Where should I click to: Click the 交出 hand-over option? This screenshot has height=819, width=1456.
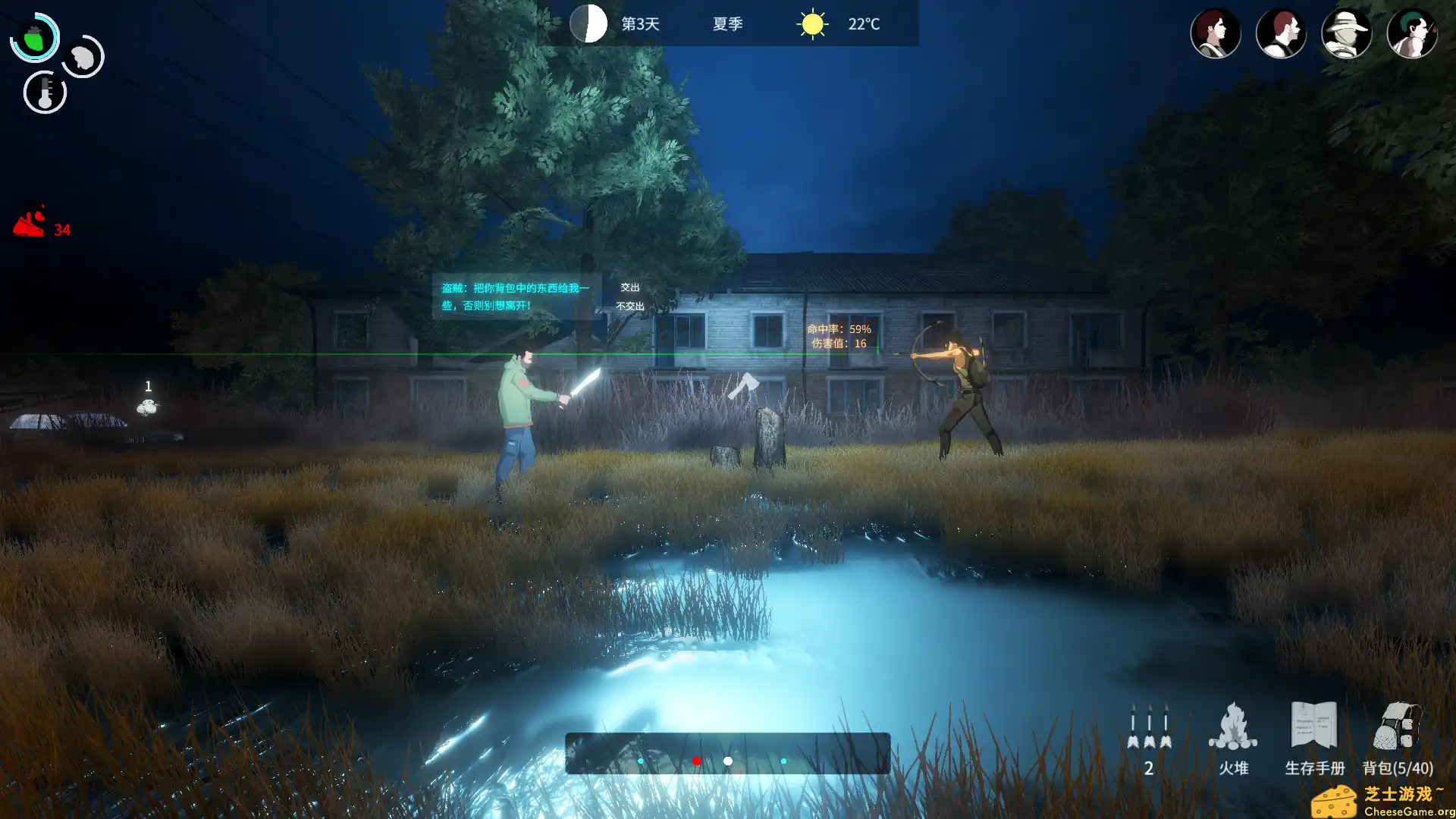click(x=629, y=287)
